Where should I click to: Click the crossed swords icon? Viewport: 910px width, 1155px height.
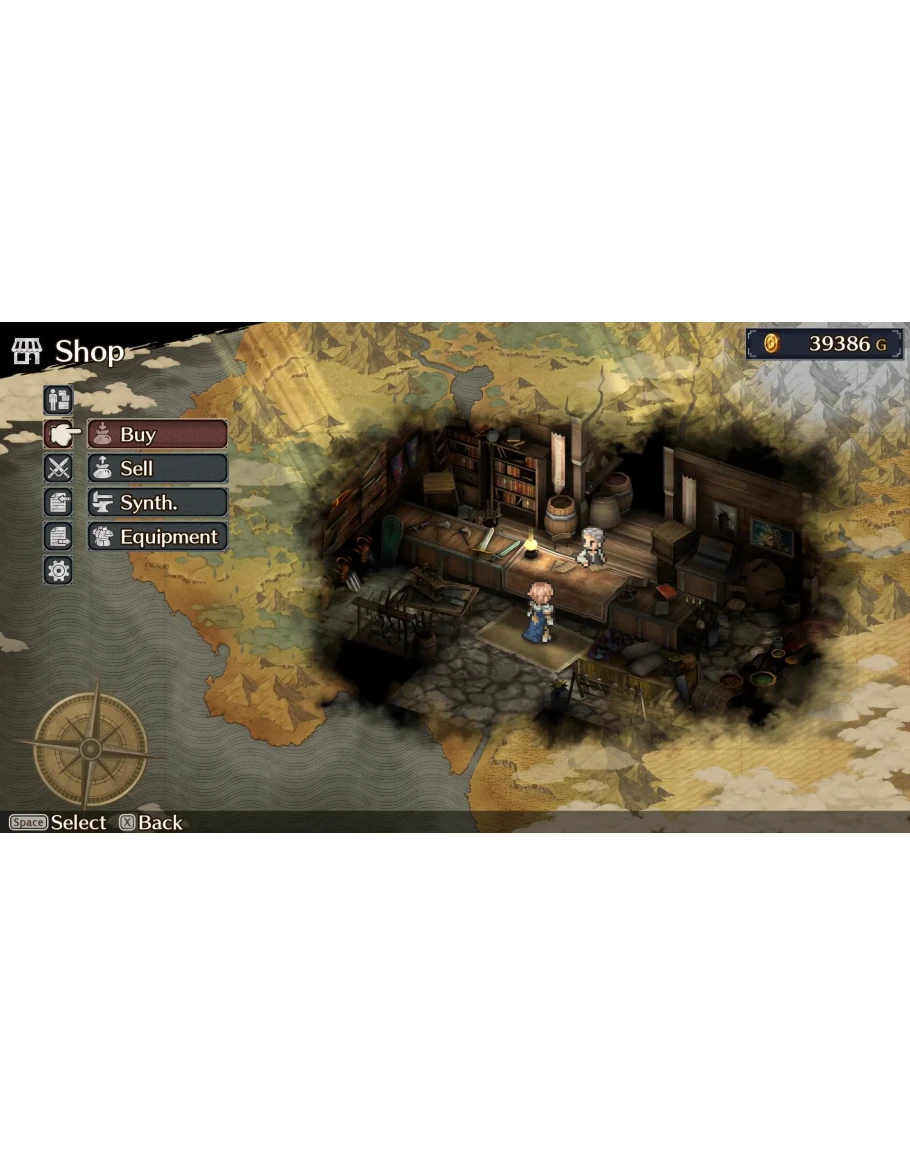[58, 469]
